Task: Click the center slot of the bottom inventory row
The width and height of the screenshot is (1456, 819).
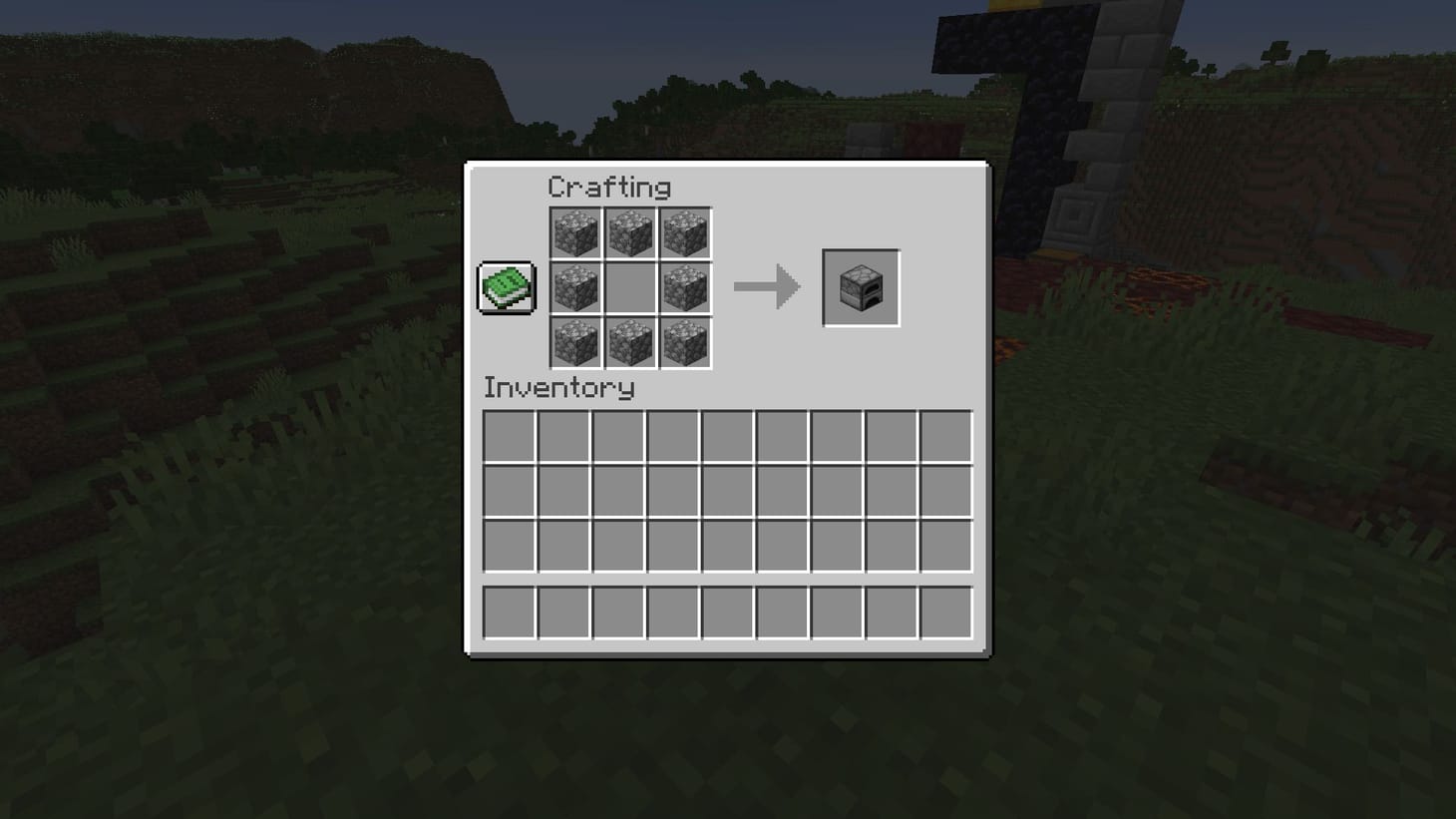Action: pos(726,547)
